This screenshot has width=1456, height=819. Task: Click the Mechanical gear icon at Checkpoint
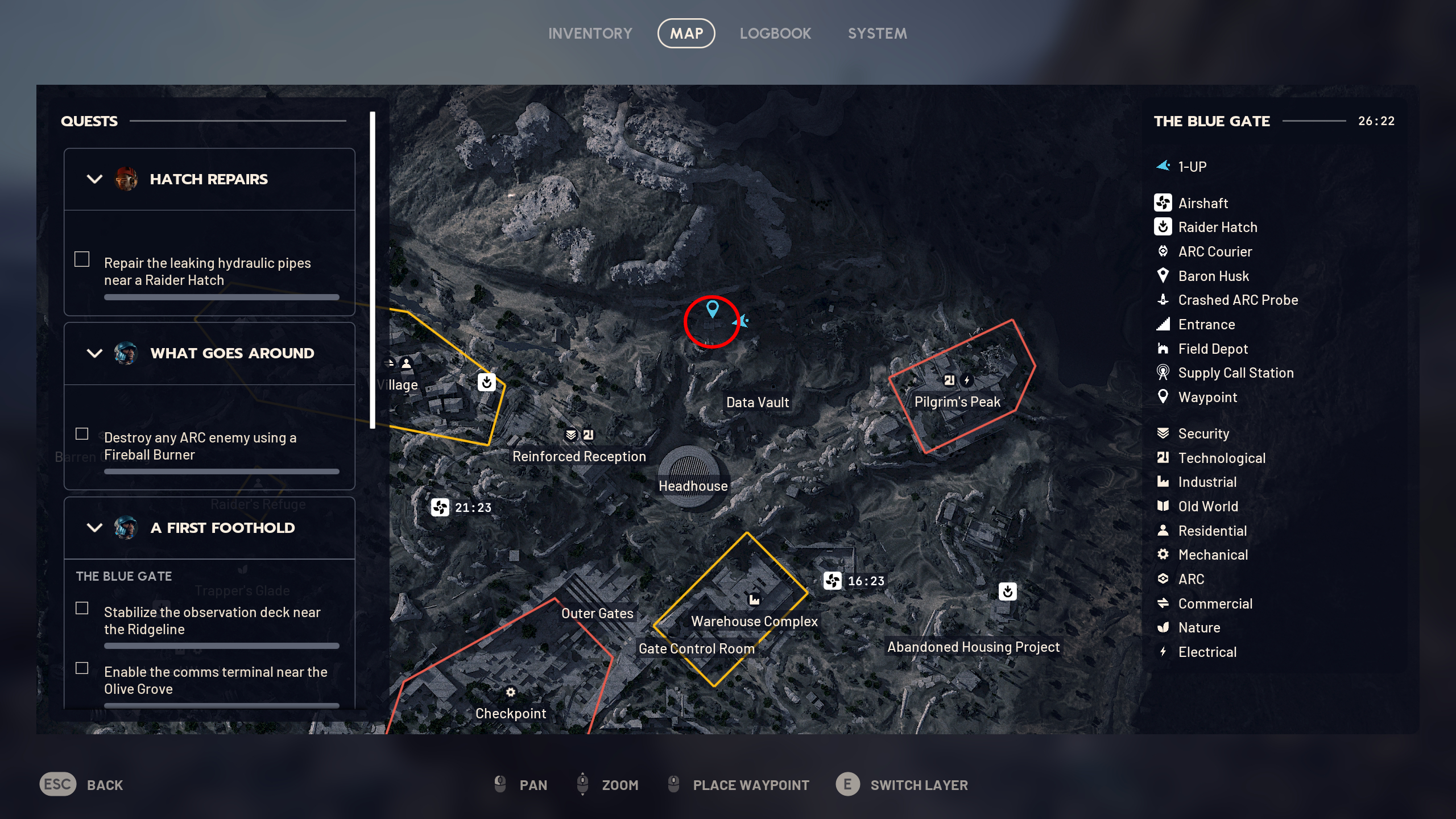tap(511, 692)
